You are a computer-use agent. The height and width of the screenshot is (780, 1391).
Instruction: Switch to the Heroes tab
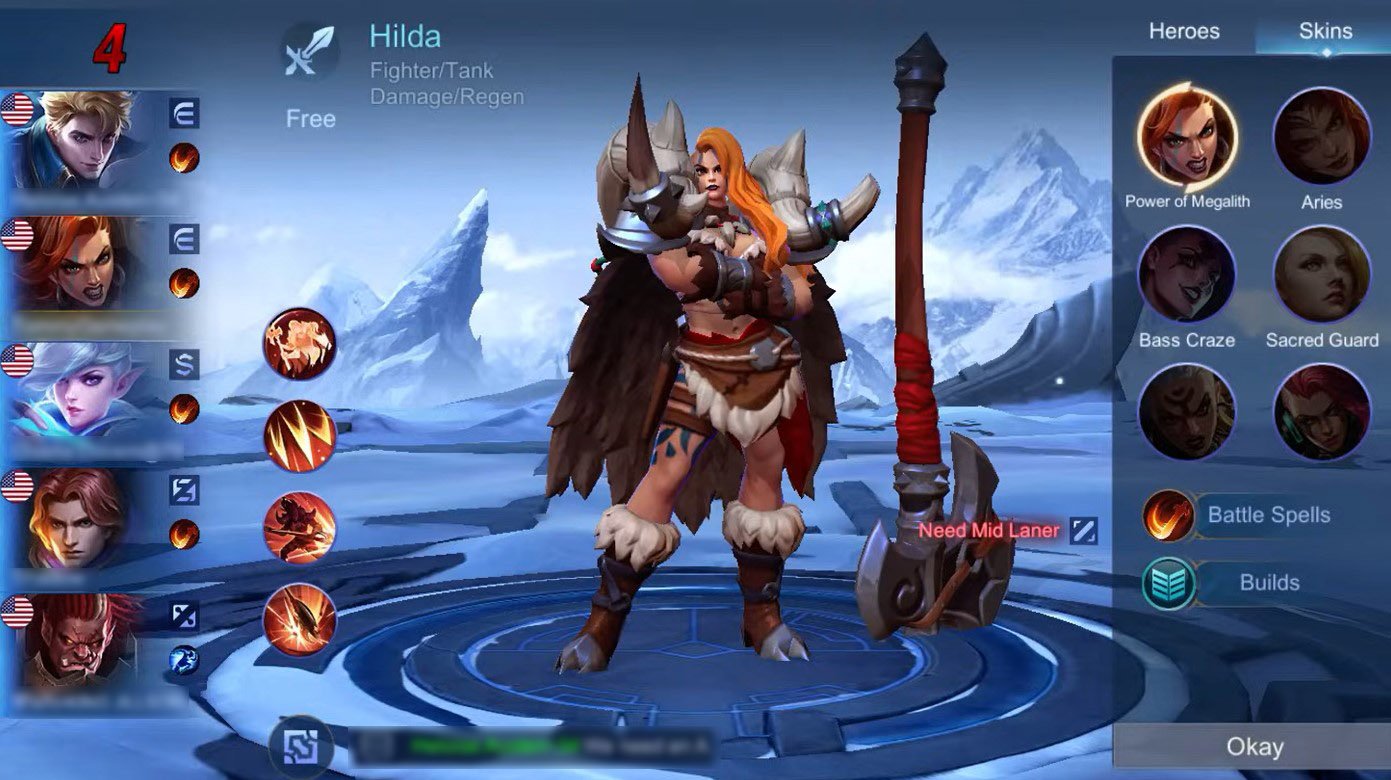pos(1184,31)
